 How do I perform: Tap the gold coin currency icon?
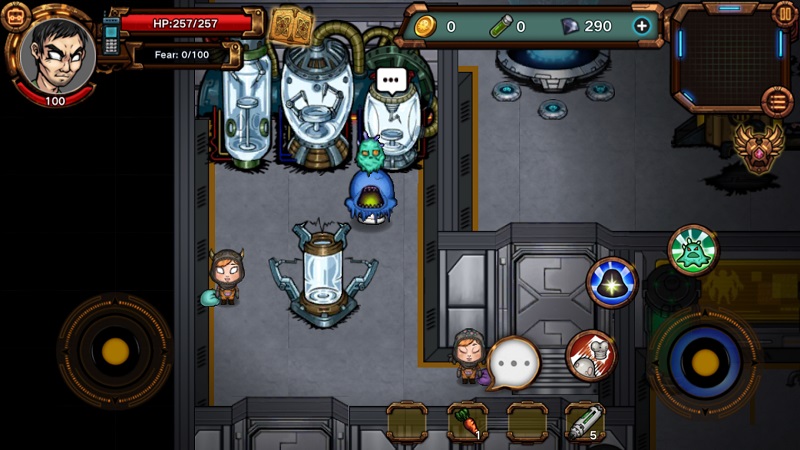[x=424, y=26]
